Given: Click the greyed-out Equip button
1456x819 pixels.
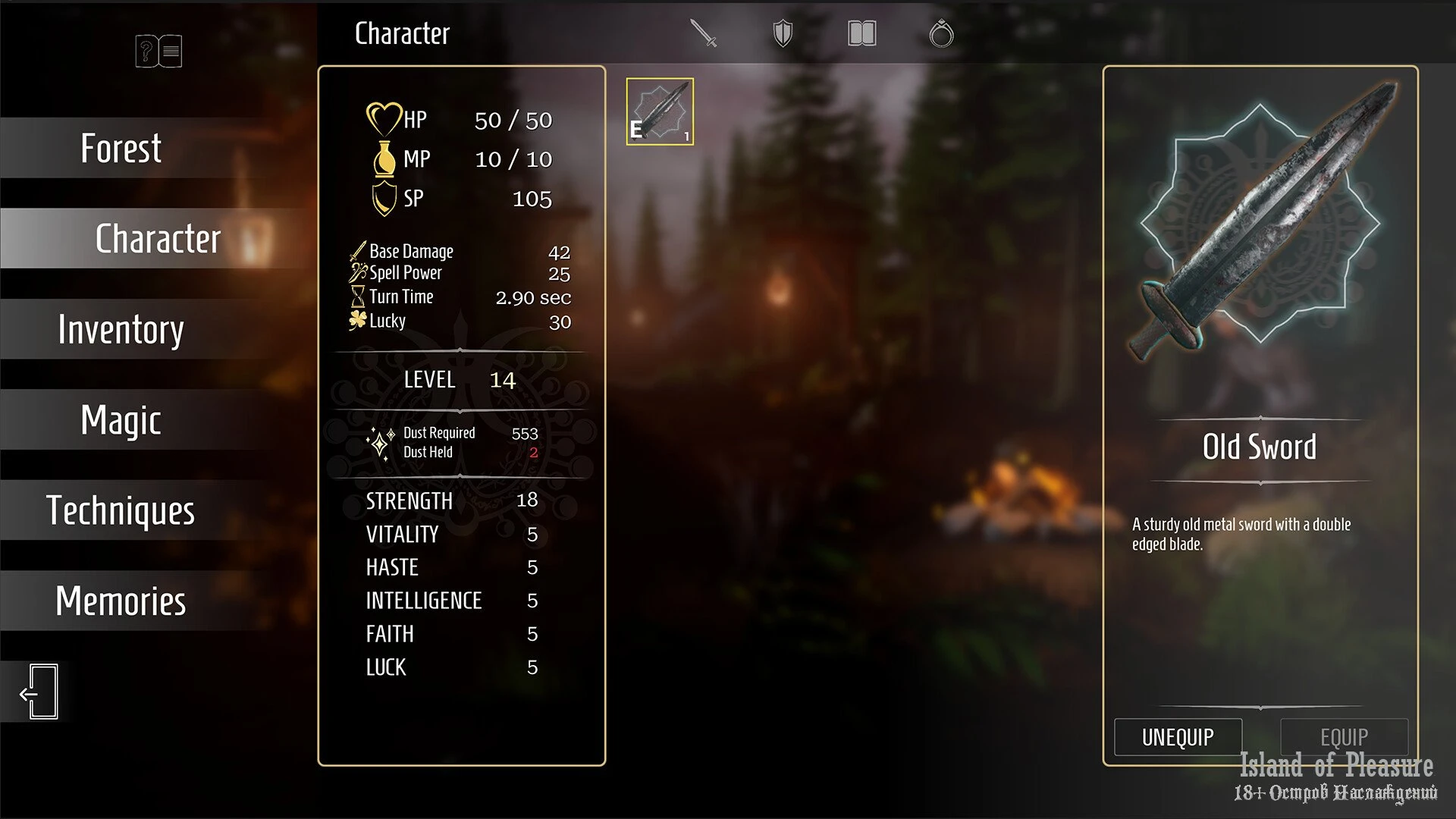Looking at the screenshot, I should click(x=1344, y=737).
